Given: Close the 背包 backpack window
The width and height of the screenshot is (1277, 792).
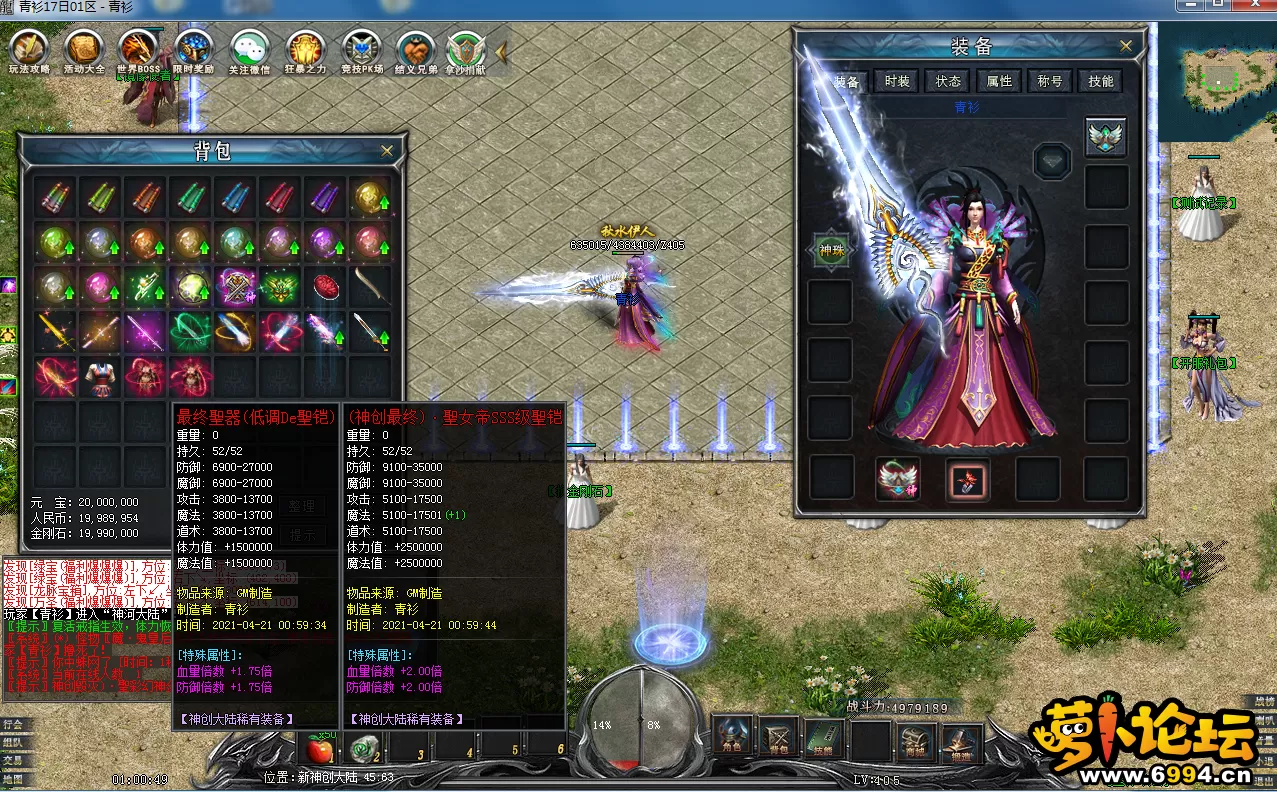Looking at the screenshot, I should coord(387,151).
